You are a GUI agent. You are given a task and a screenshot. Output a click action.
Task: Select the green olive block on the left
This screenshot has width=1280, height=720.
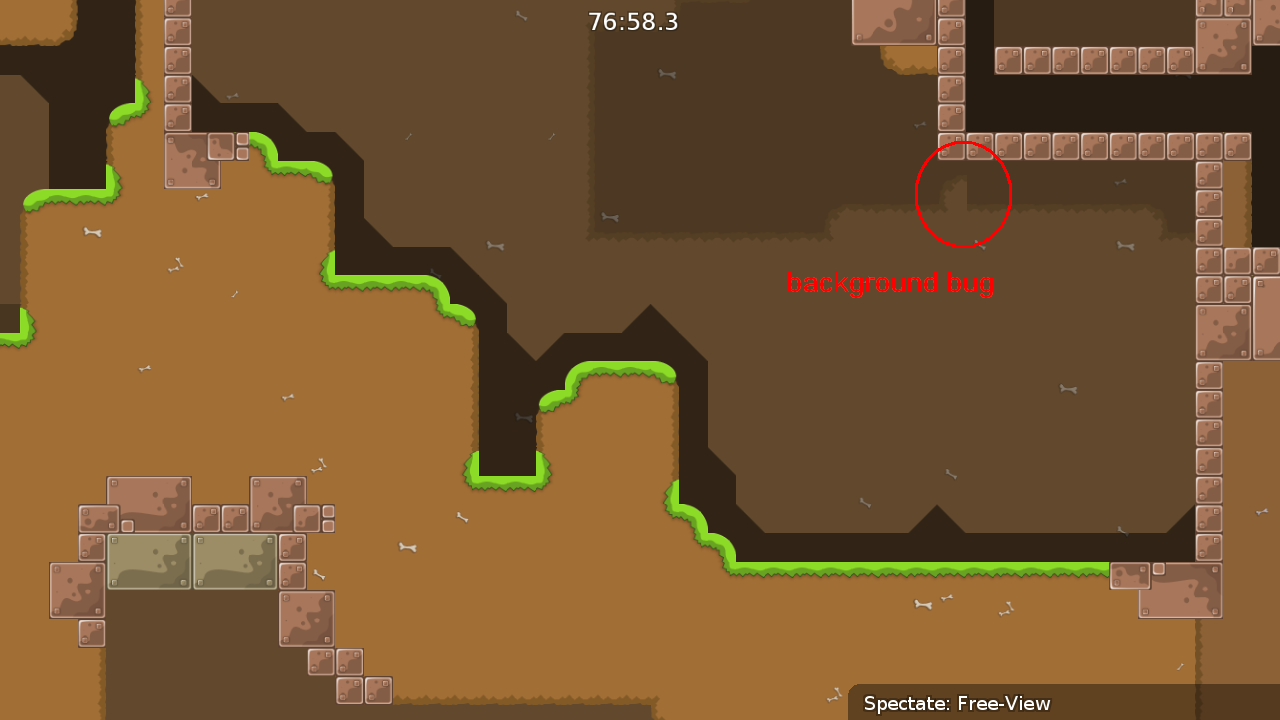(x=148, y=562)
